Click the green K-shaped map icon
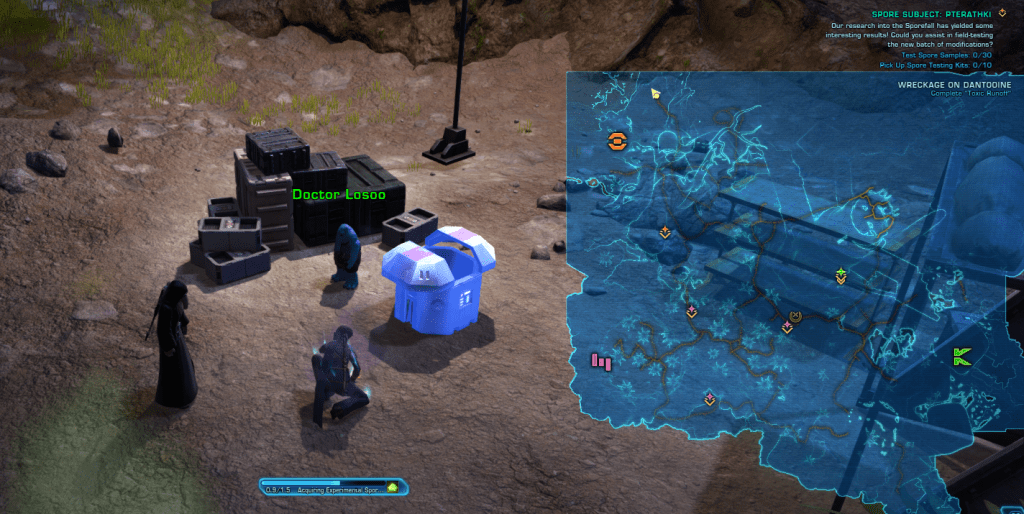Viewport: 1024px width, 514px height. tap(962, 356)
